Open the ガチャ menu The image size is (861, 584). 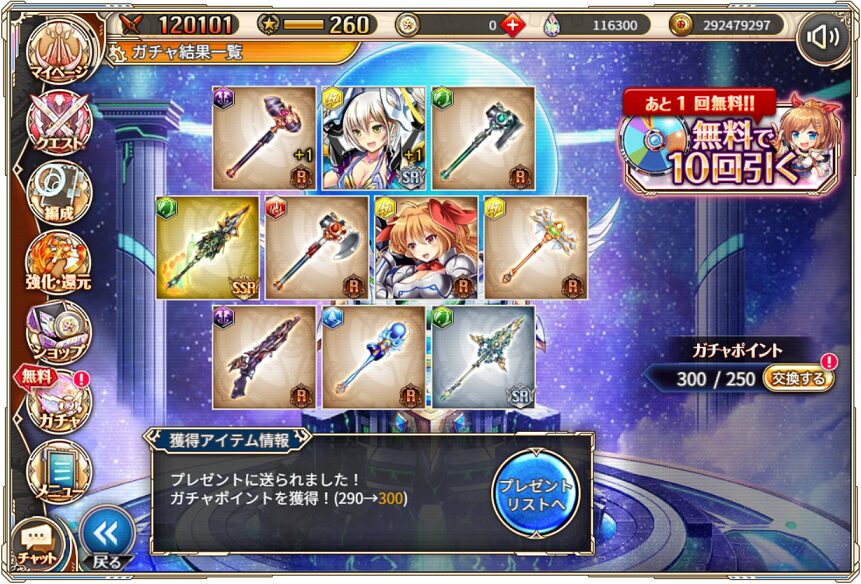click(x=58, y=400)
